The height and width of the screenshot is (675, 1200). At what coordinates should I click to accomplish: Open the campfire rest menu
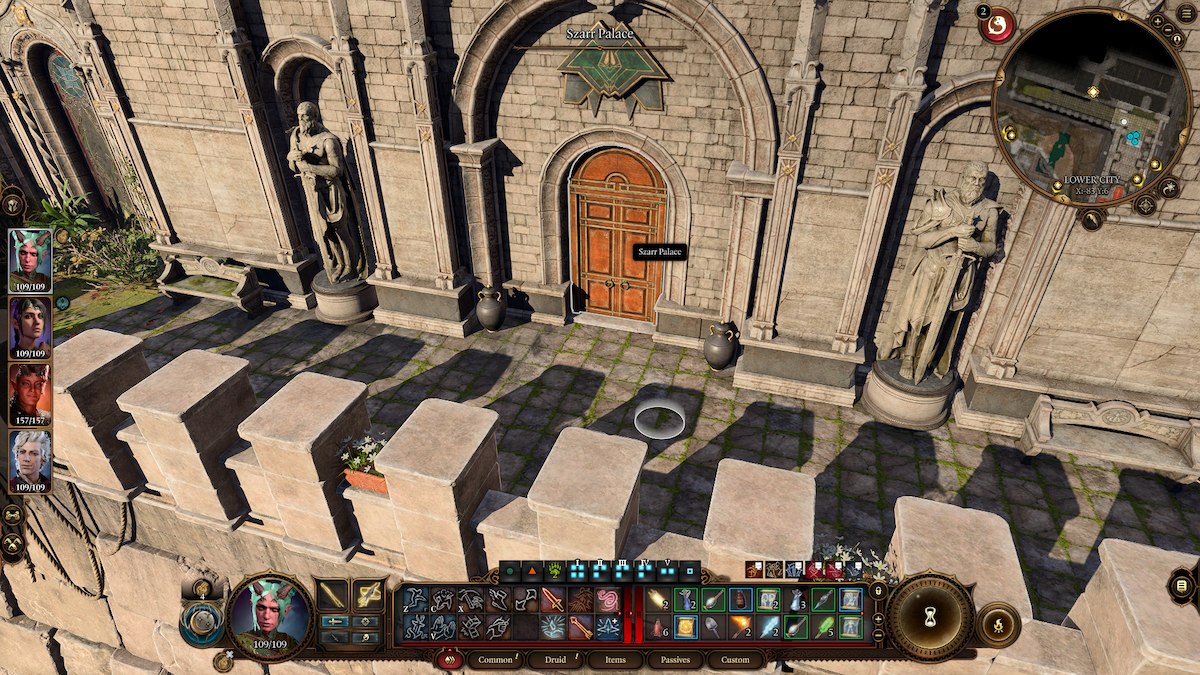pos(997,626)
